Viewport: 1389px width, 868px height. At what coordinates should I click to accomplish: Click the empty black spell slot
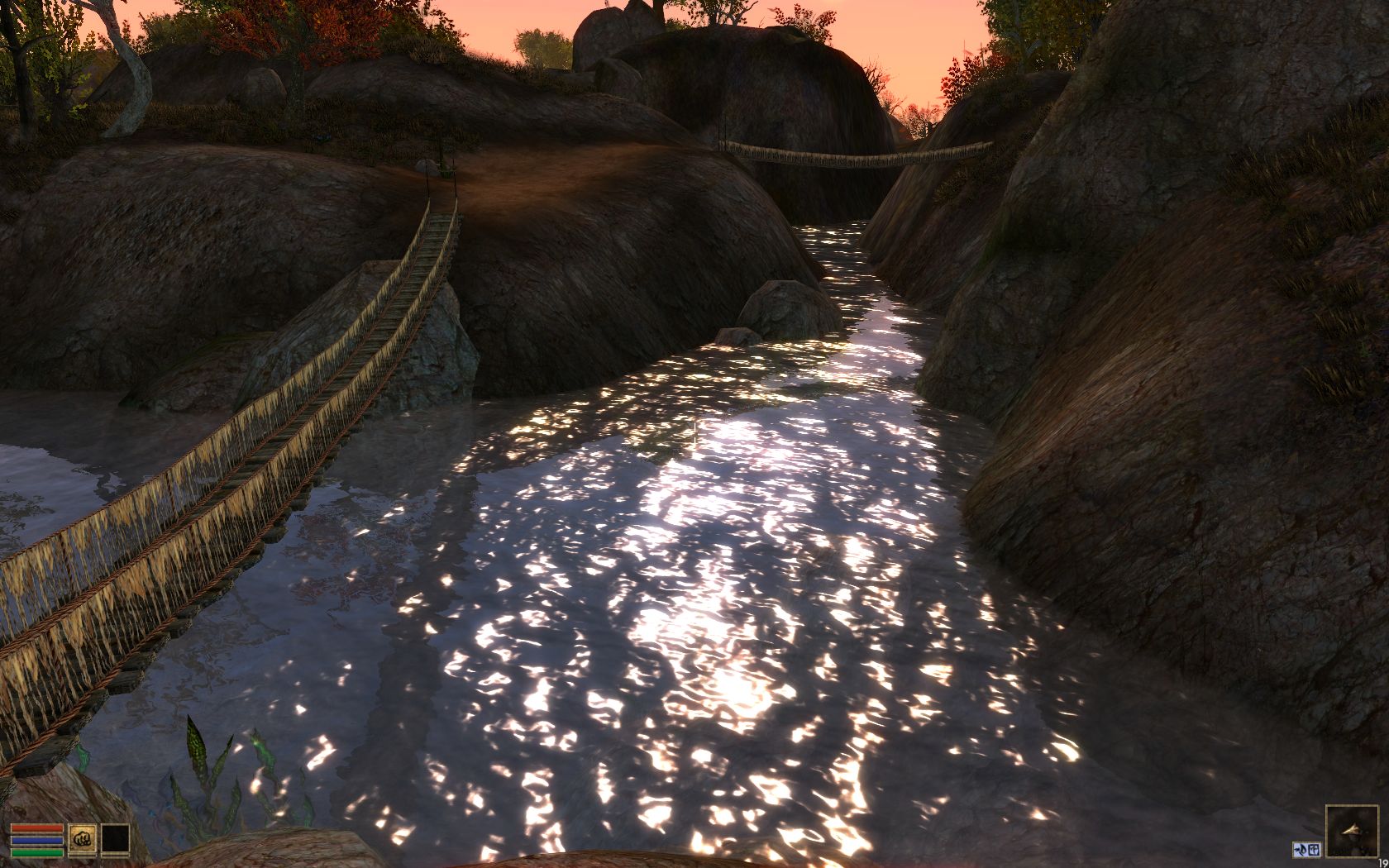pyautogui.click(x=115, y=838)
